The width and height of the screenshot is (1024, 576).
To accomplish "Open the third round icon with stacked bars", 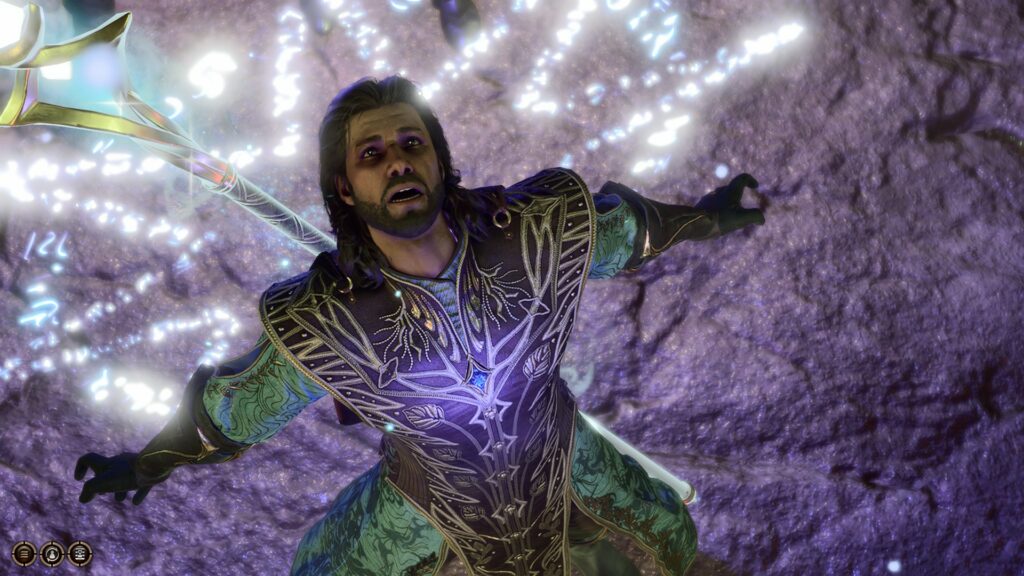I will (80, 553).
